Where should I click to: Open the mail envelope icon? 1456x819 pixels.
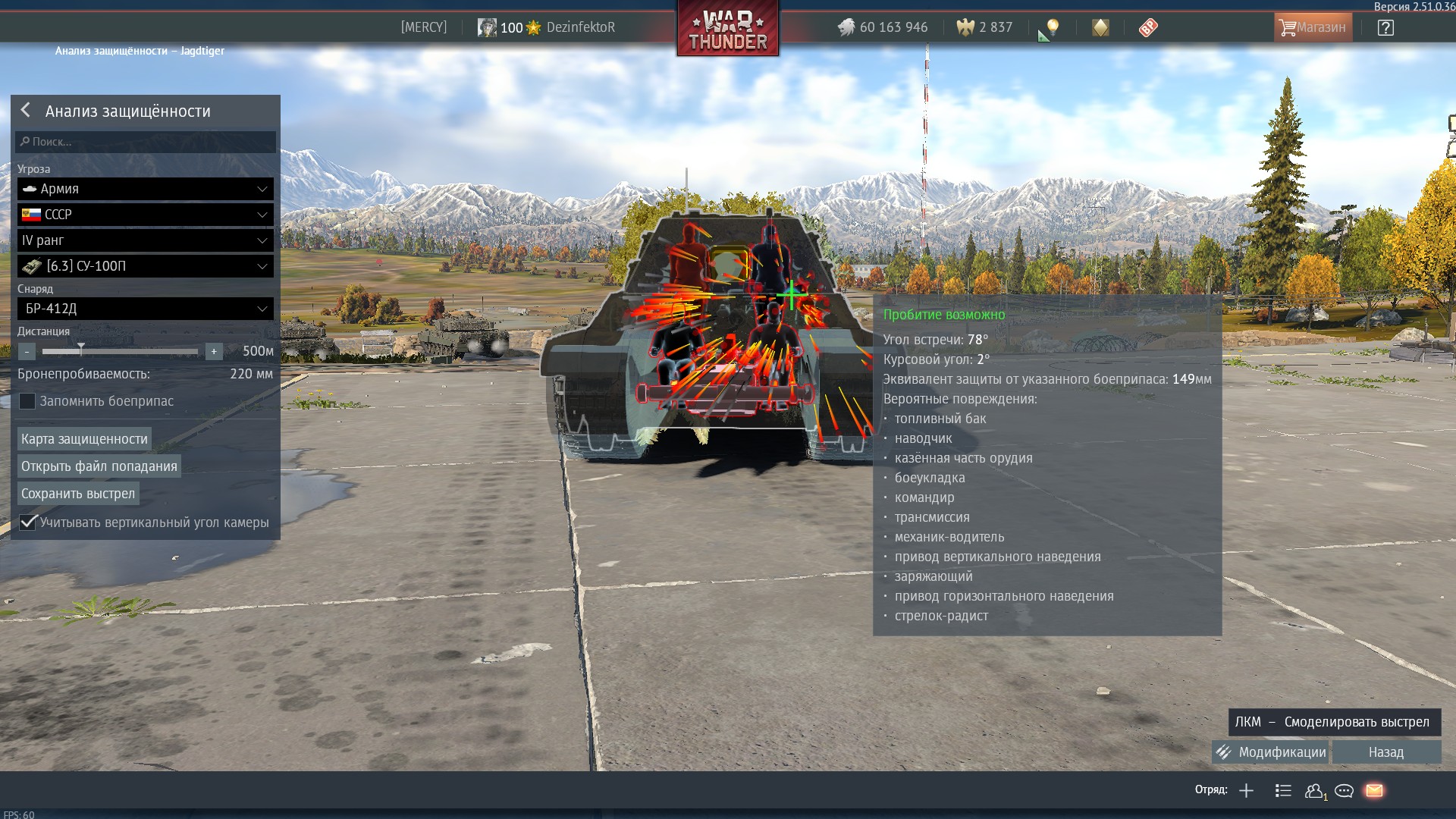[x=1374, y=791]
